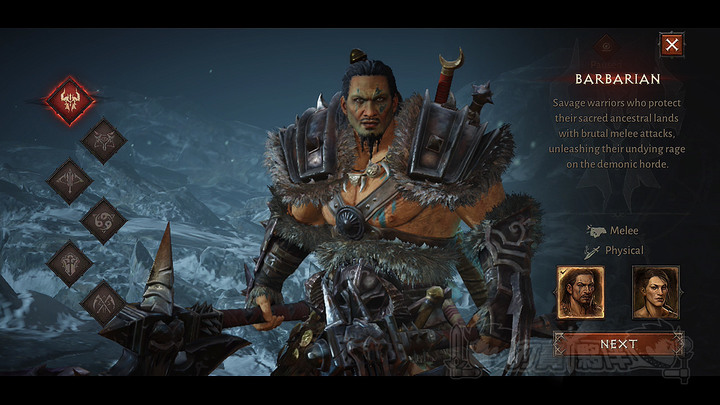Choose the horned demon class icon
The image size is (720, 405).
(103, 141)
